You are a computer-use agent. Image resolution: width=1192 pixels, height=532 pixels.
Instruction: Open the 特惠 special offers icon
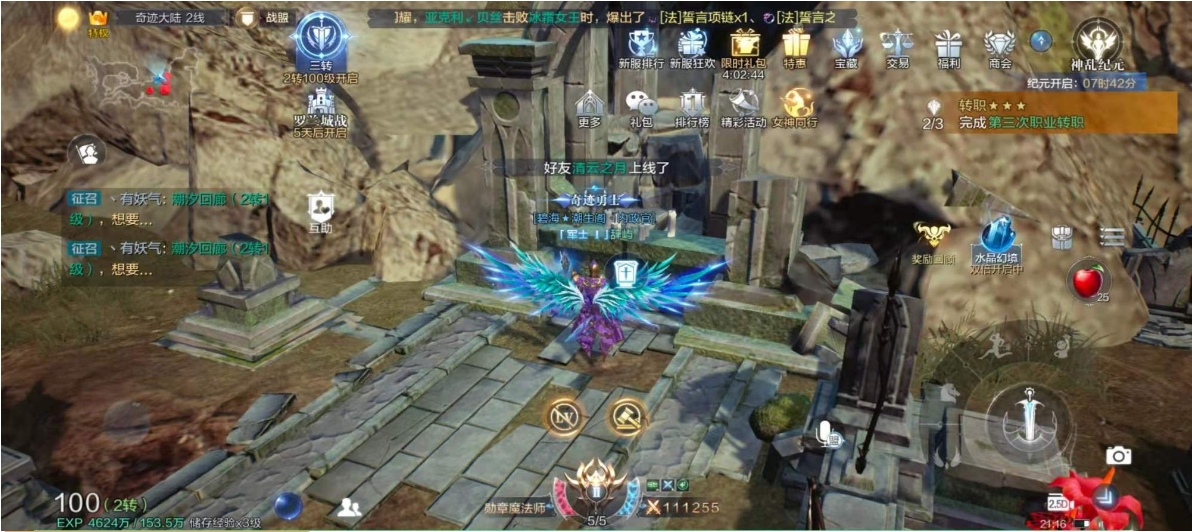[x=795, y=46]
